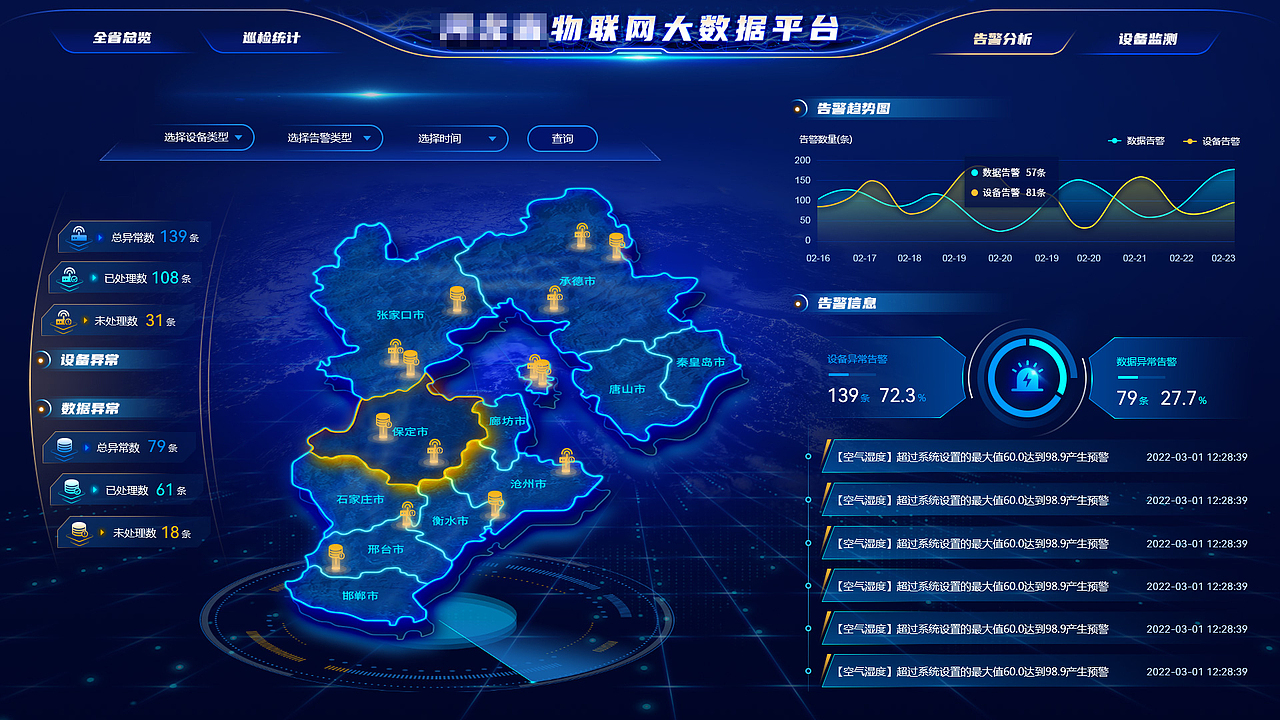Click the device-check icon beside 已处理数 108条
Screen dimensions: 1280x720
[72, 278]
